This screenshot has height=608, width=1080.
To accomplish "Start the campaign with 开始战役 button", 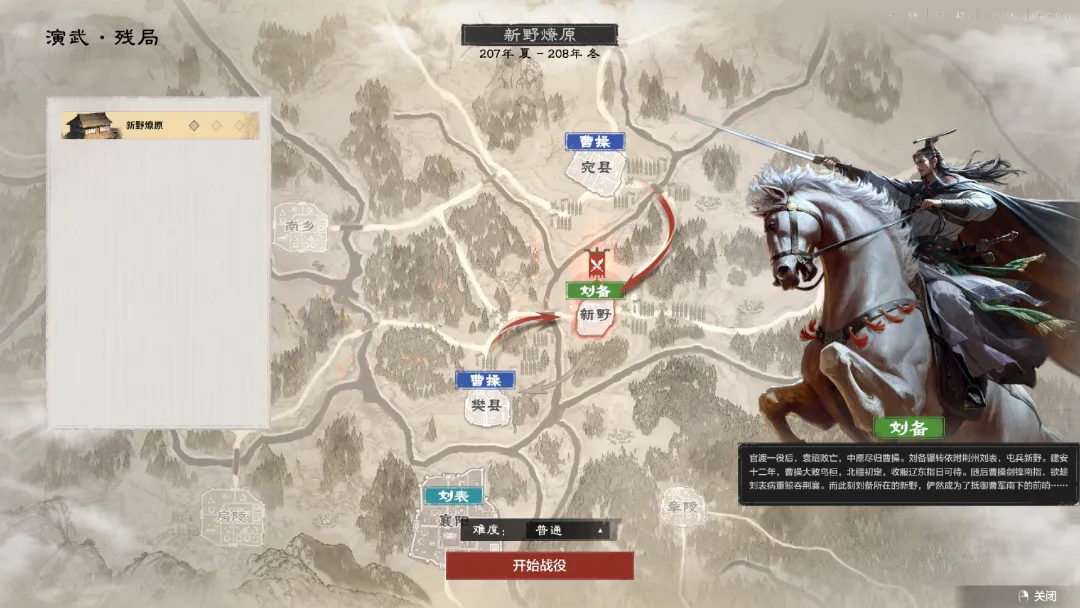I will [540, 565].
